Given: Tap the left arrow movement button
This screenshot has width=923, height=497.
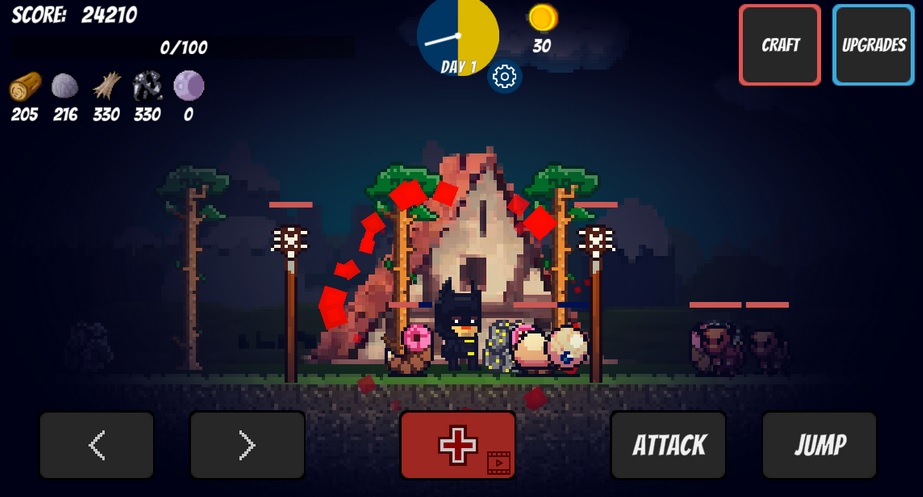Looking at the screenshot, I should [x=97, y=445].
